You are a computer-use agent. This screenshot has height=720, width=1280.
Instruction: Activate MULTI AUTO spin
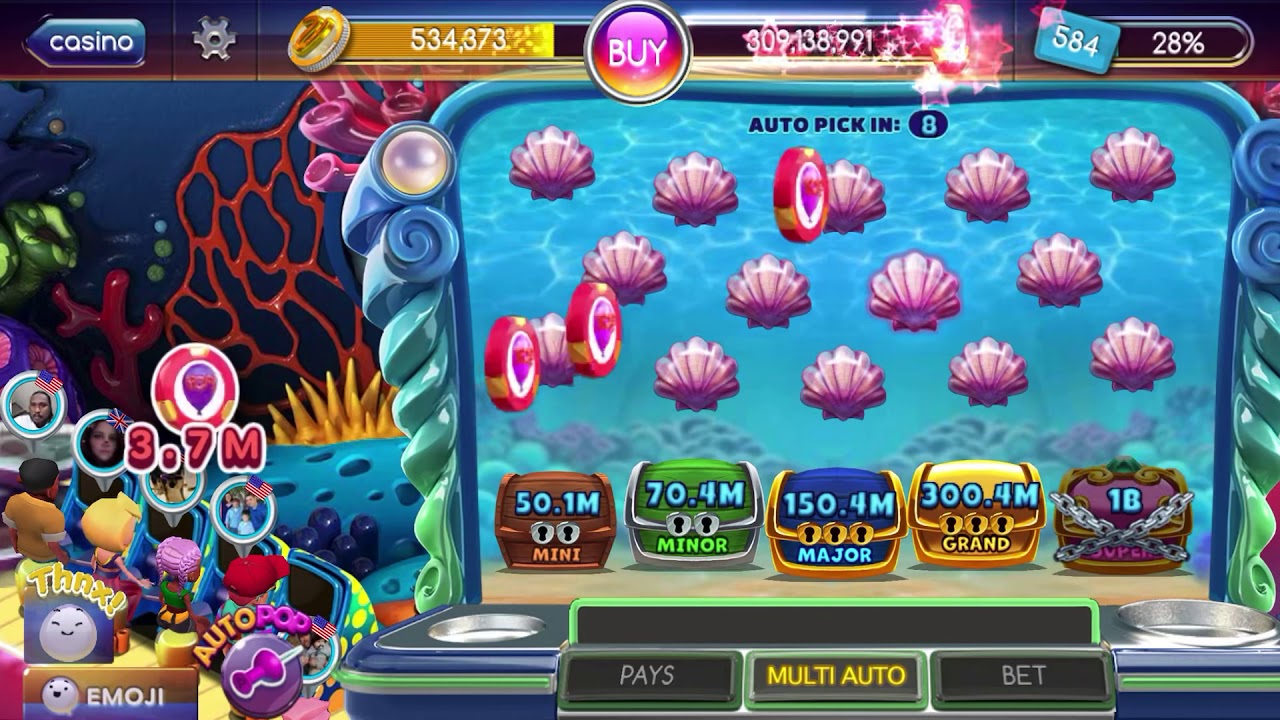tap(836, 676)
